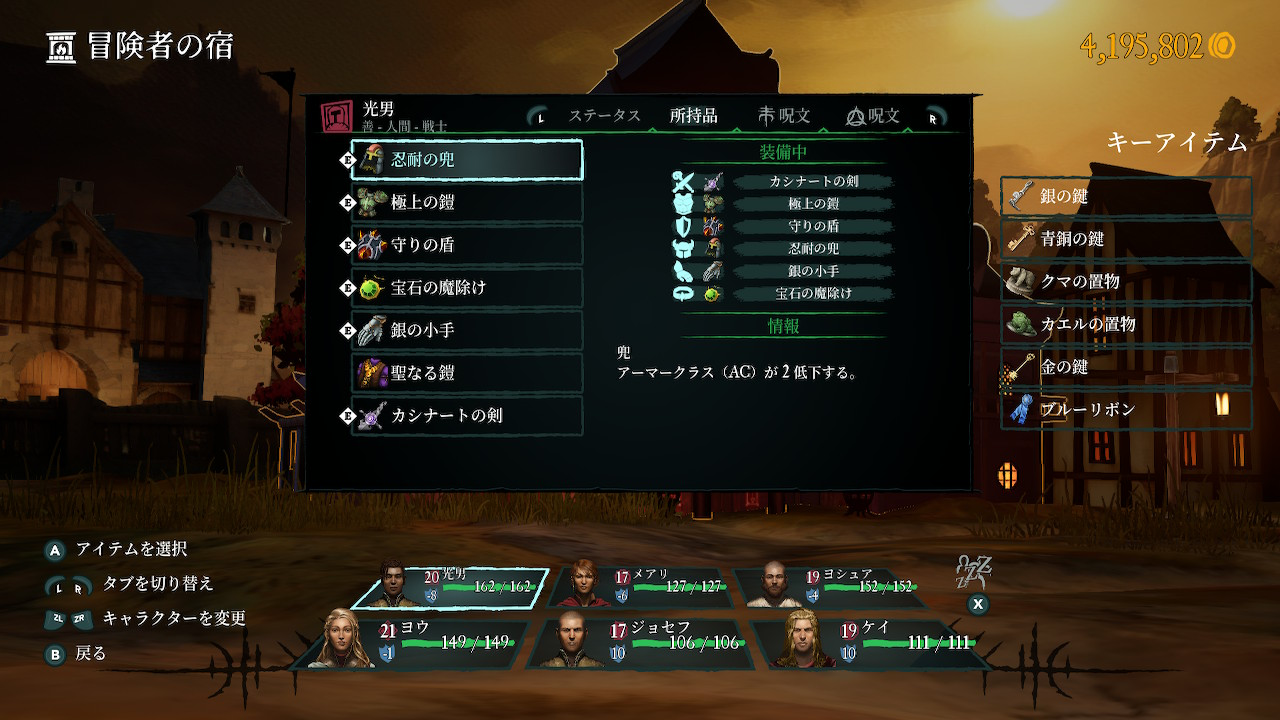Pick 銀の小手 from the inventory list
The image size is (1280, 720).
(467, 330)
